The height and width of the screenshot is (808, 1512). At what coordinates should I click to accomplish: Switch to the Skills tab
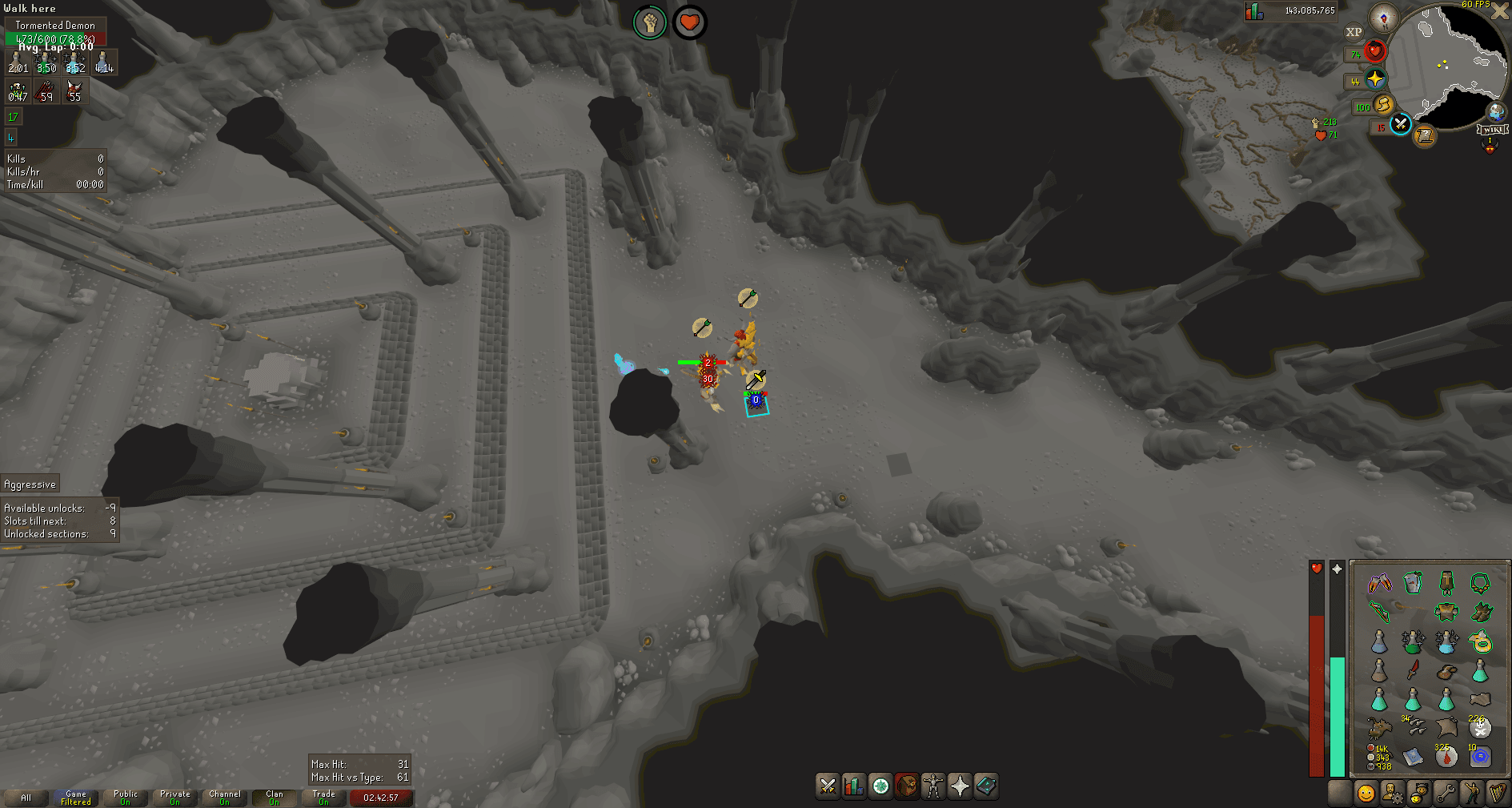coord(854,786)
